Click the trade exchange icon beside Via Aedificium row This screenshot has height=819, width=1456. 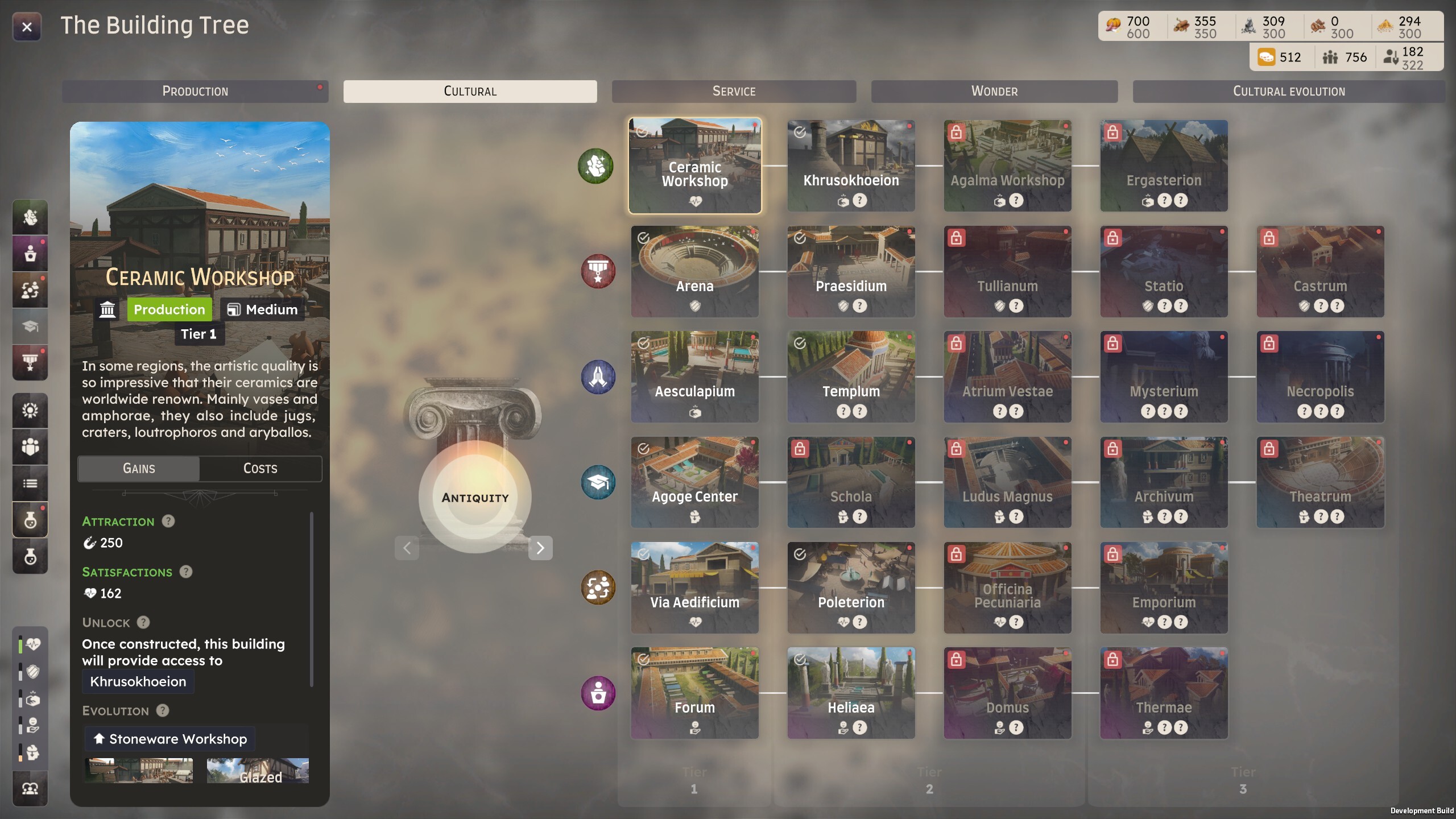point(598,588)
